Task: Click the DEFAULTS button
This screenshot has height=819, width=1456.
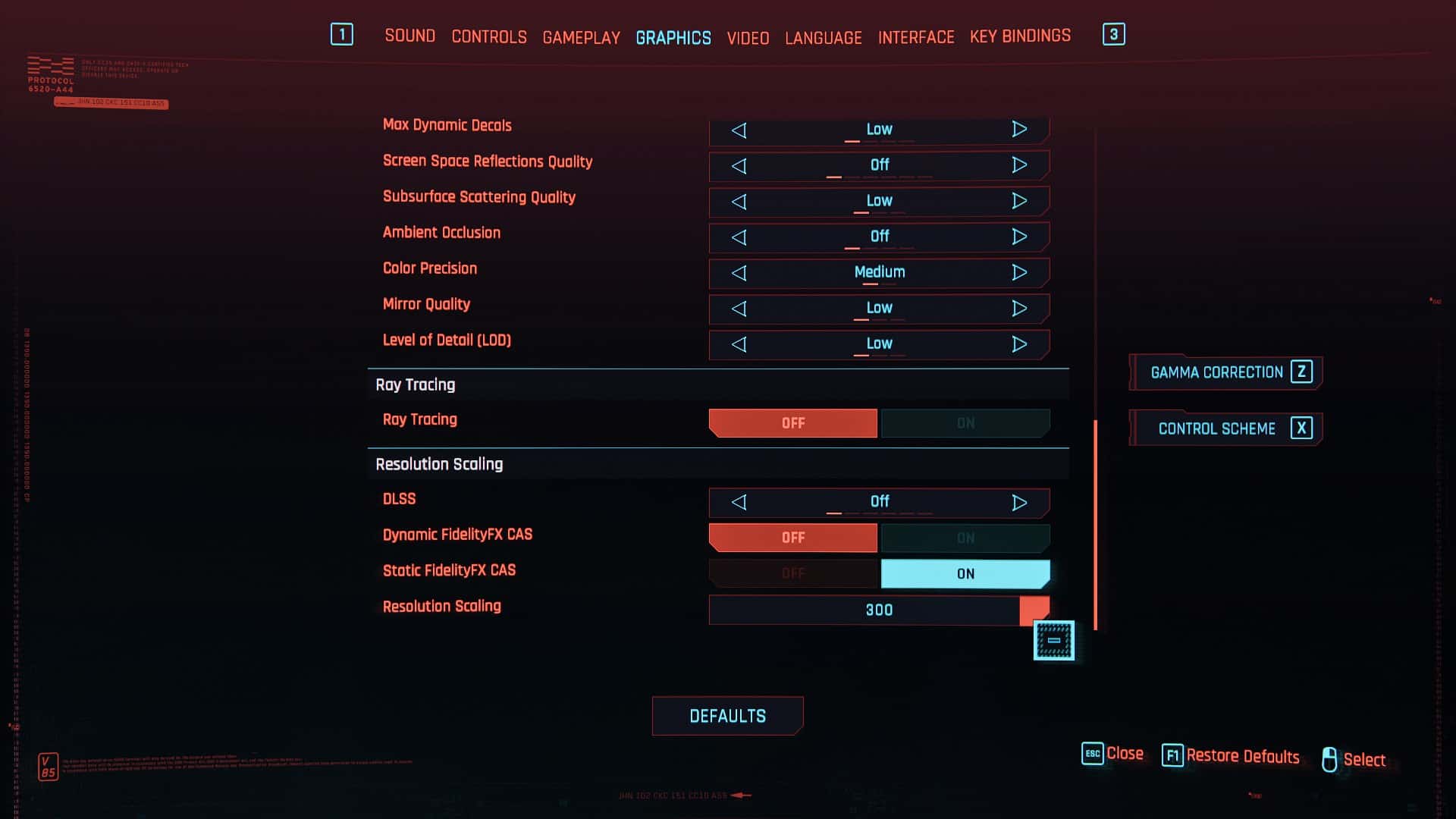Action: [x=727, y=715]
